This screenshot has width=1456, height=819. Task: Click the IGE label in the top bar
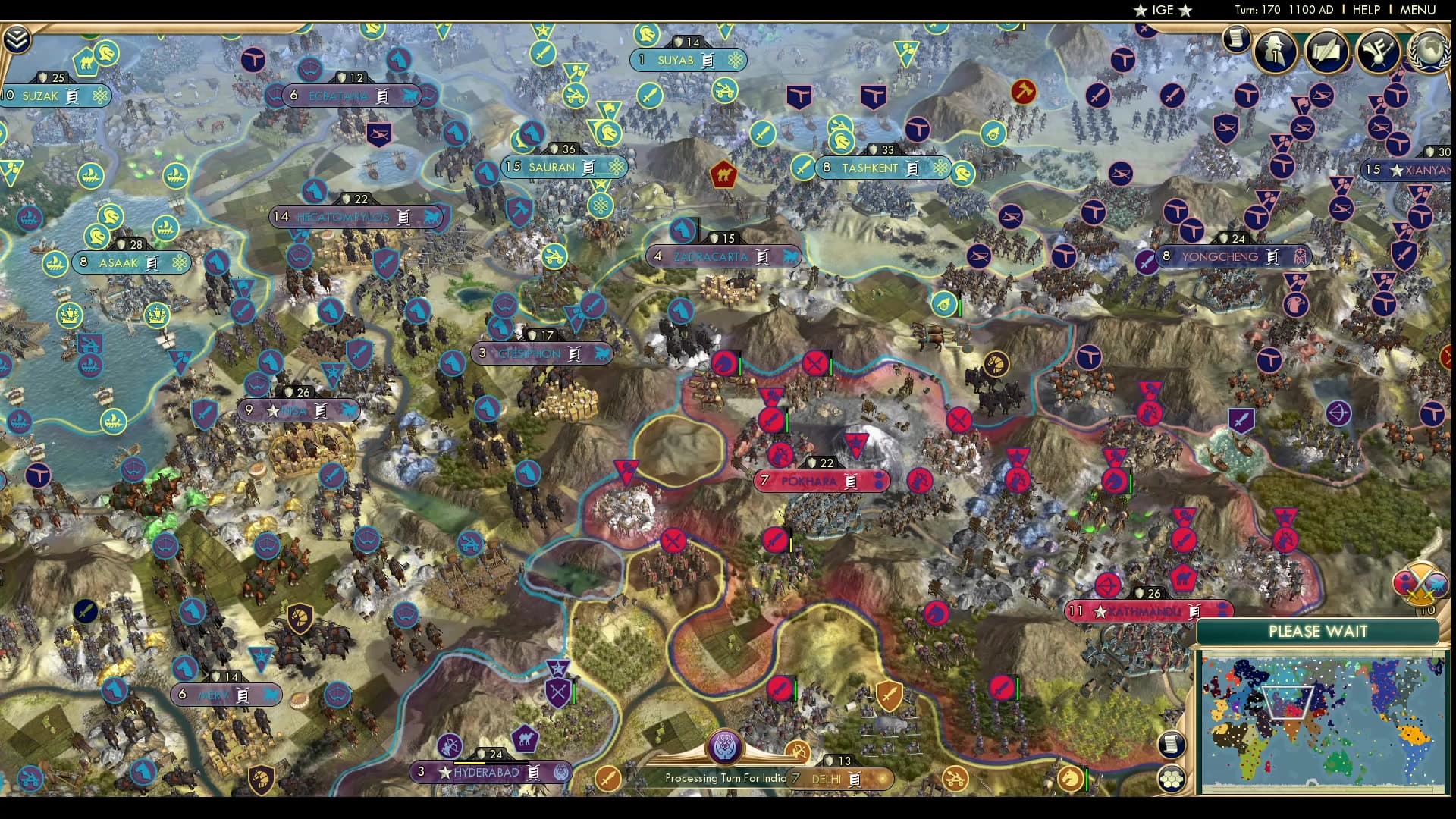1159,10
